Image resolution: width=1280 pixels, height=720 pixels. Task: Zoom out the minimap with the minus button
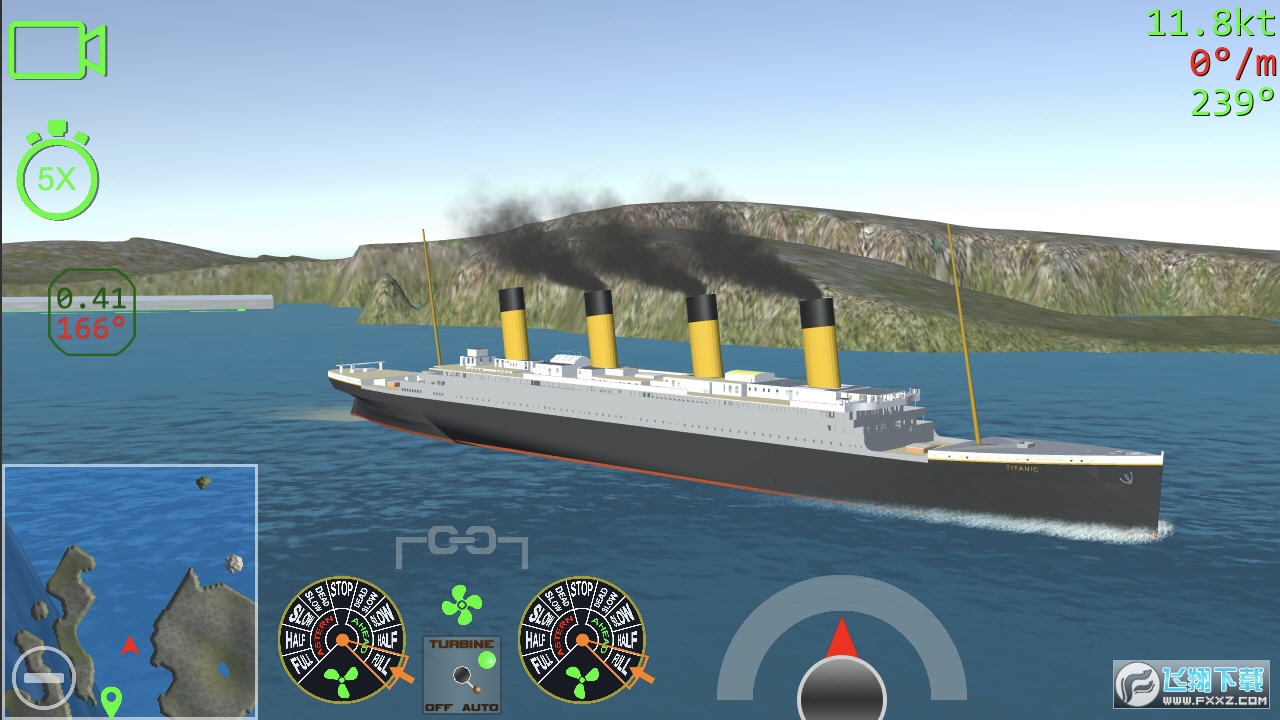(x=44, y=676)
